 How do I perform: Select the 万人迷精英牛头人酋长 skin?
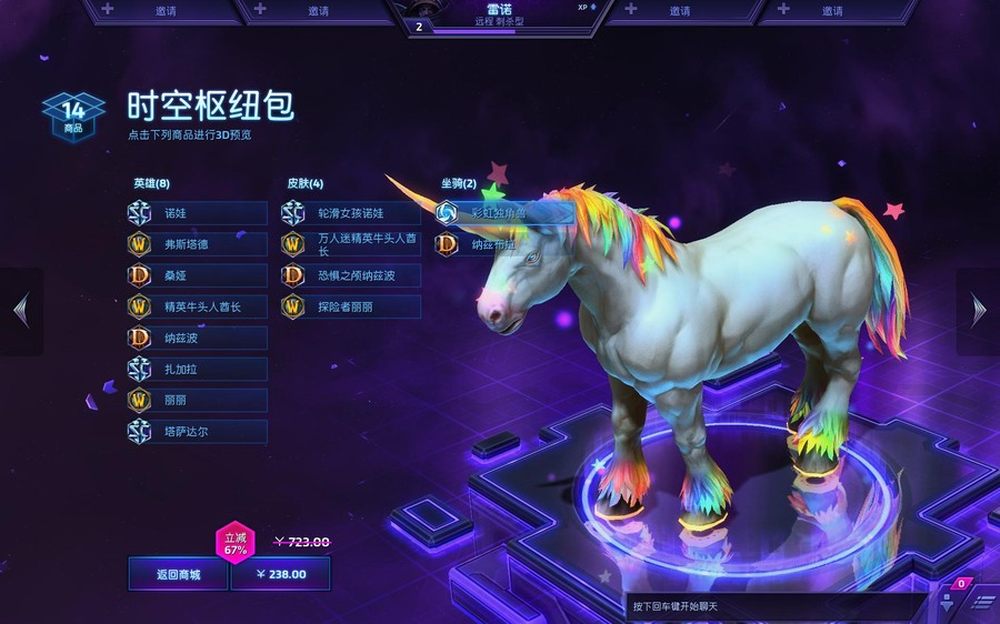tap(352, 244)
